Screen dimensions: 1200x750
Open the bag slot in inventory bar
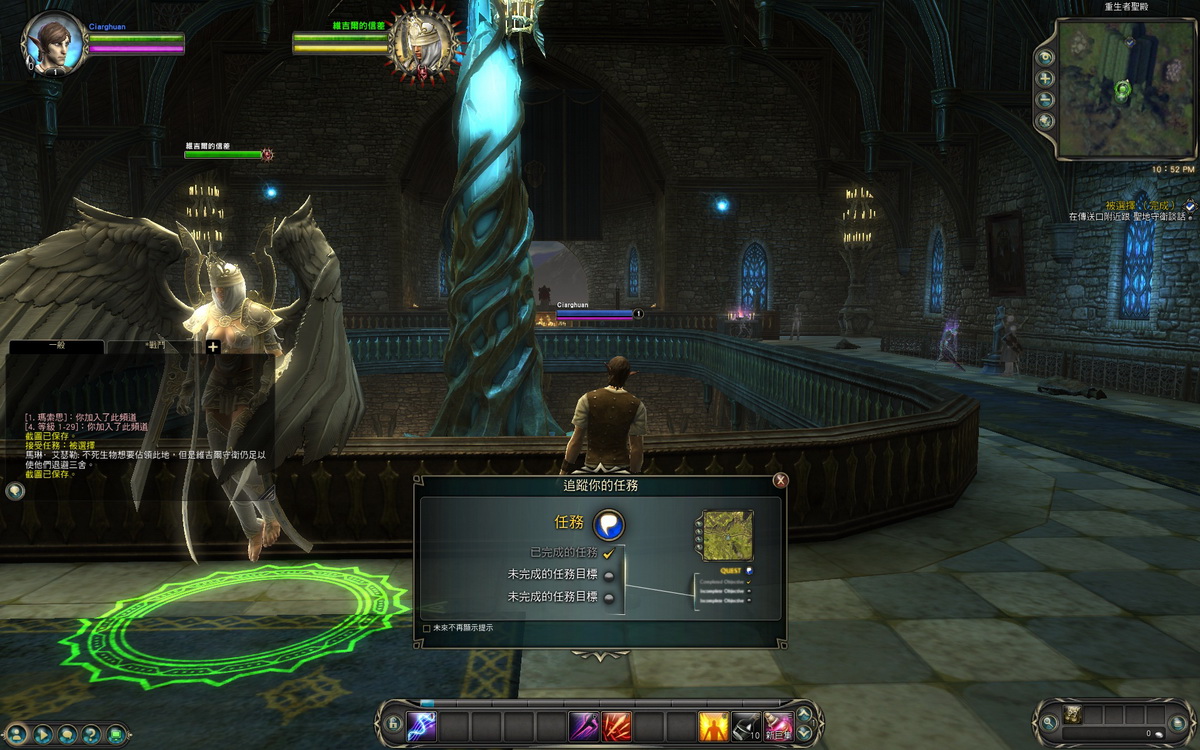pos(1073,714)
